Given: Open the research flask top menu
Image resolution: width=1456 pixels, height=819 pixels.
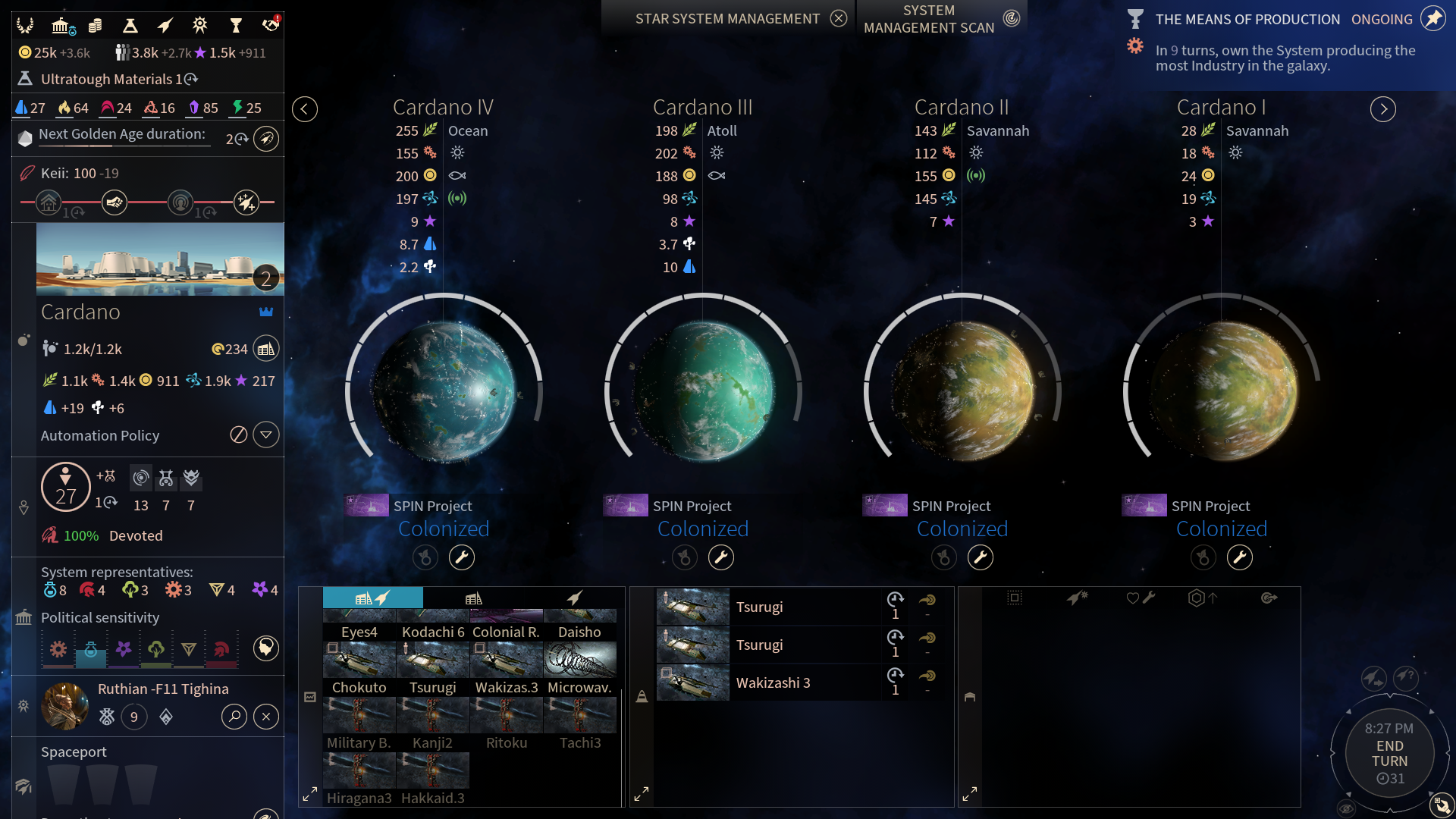Looking at the screenshot, I should 130,26.
